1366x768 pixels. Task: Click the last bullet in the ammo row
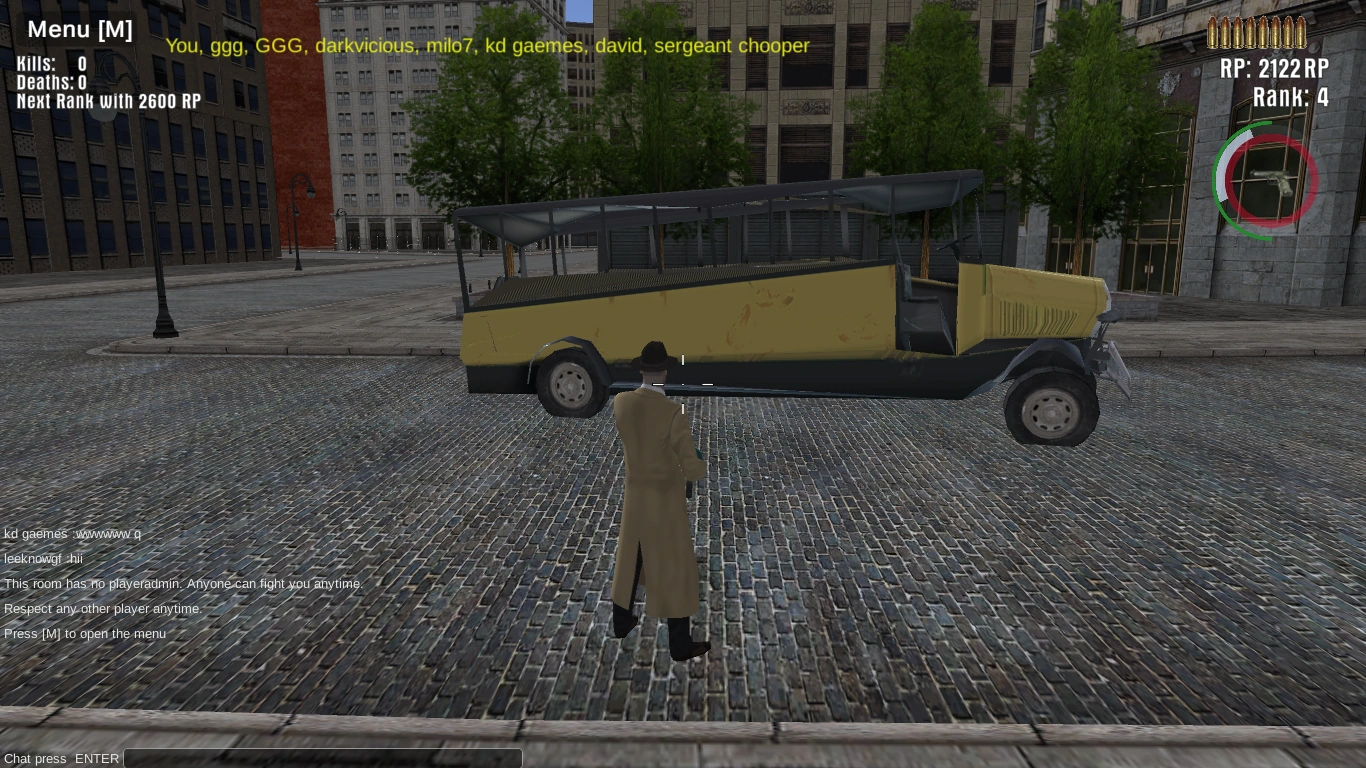[1300, 31]
